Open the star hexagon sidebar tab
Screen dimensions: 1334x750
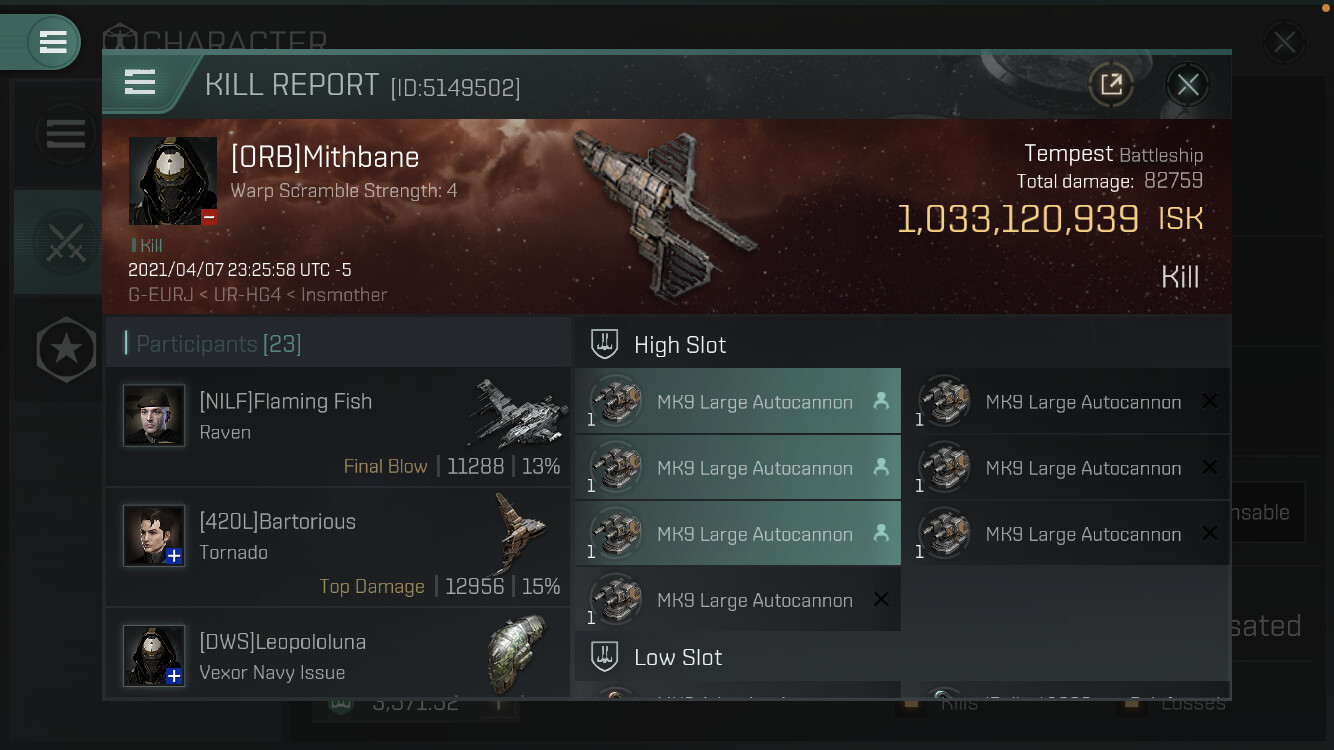coord(66,349)
